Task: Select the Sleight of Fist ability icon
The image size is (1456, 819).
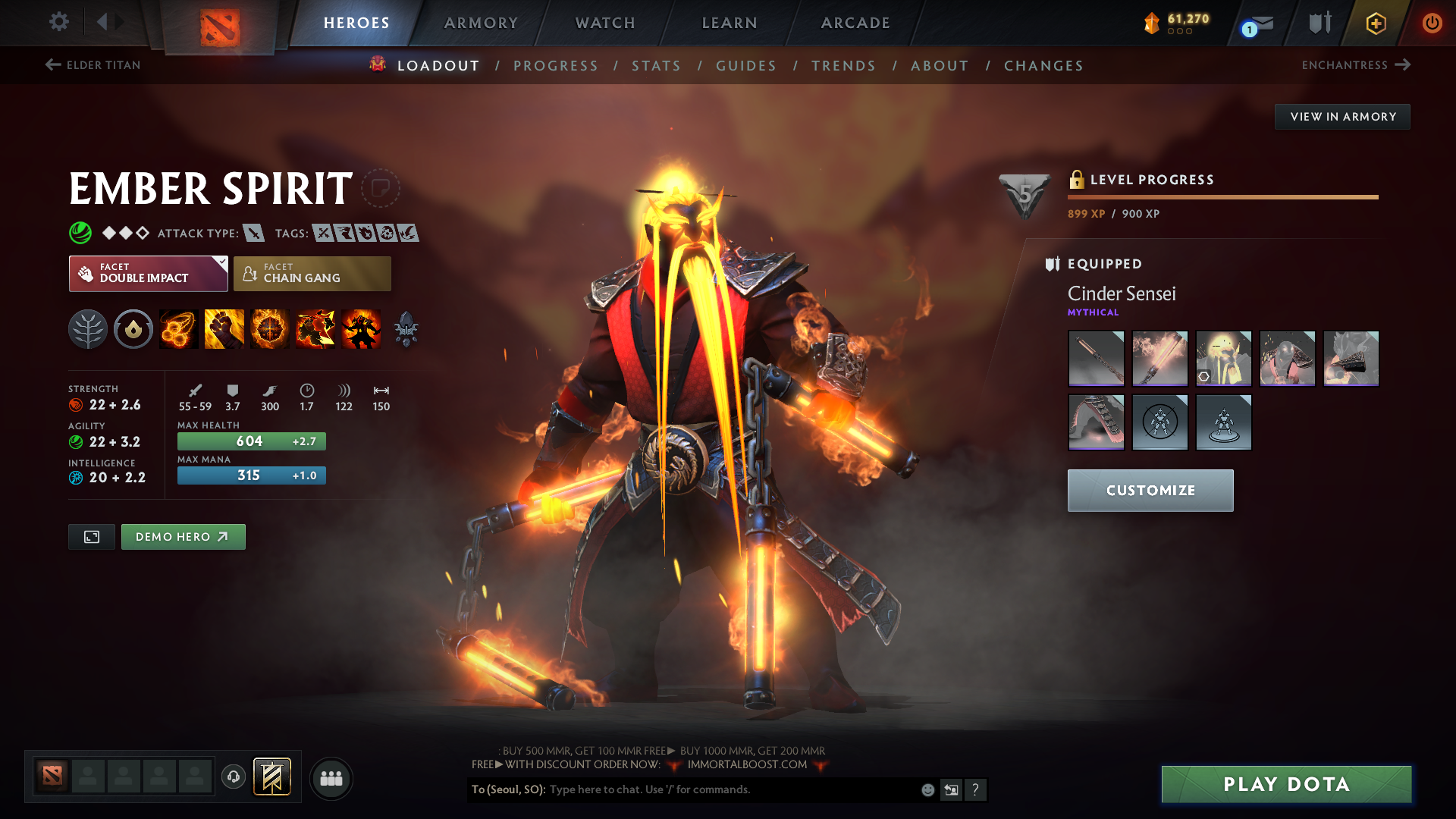Action: [223, 328]
